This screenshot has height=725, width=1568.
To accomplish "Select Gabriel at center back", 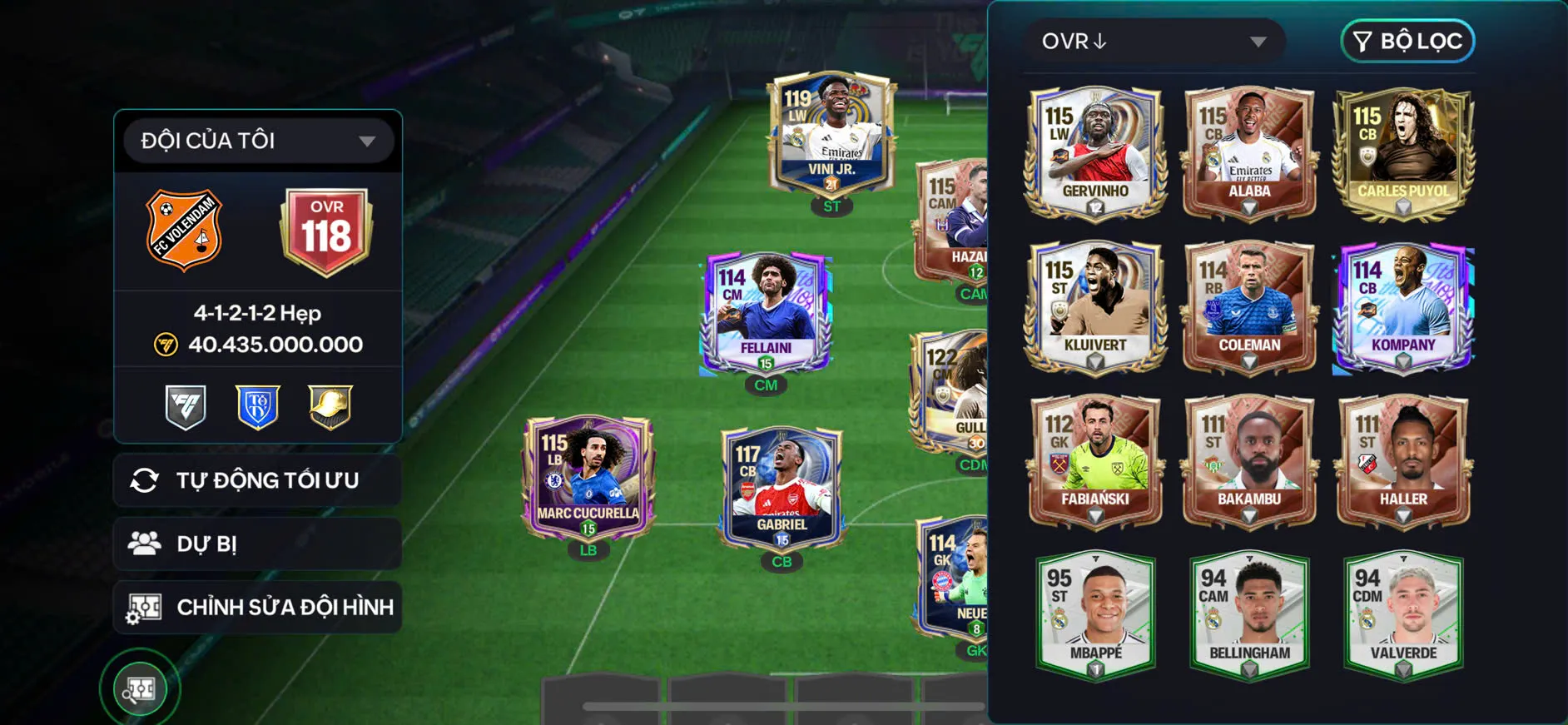I will tap(782, 489).
